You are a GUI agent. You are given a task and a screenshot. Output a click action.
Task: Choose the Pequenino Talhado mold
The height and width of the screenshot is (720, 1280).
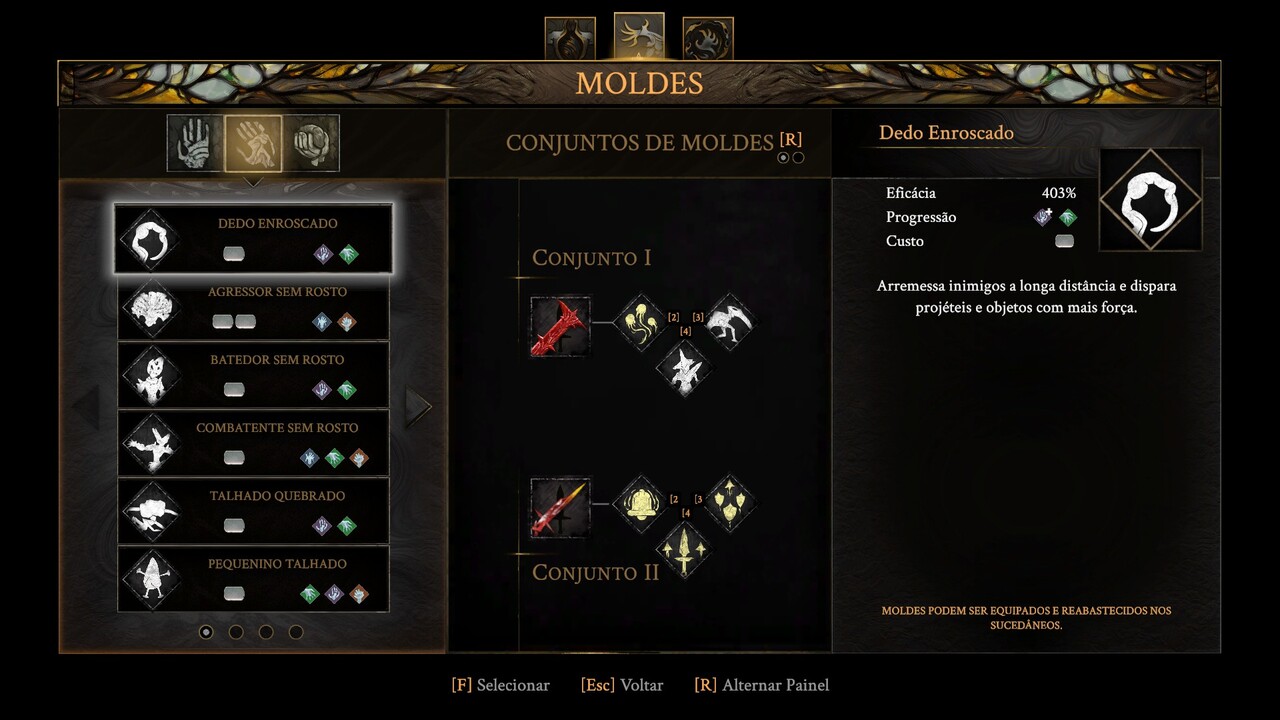click(253, 580)
